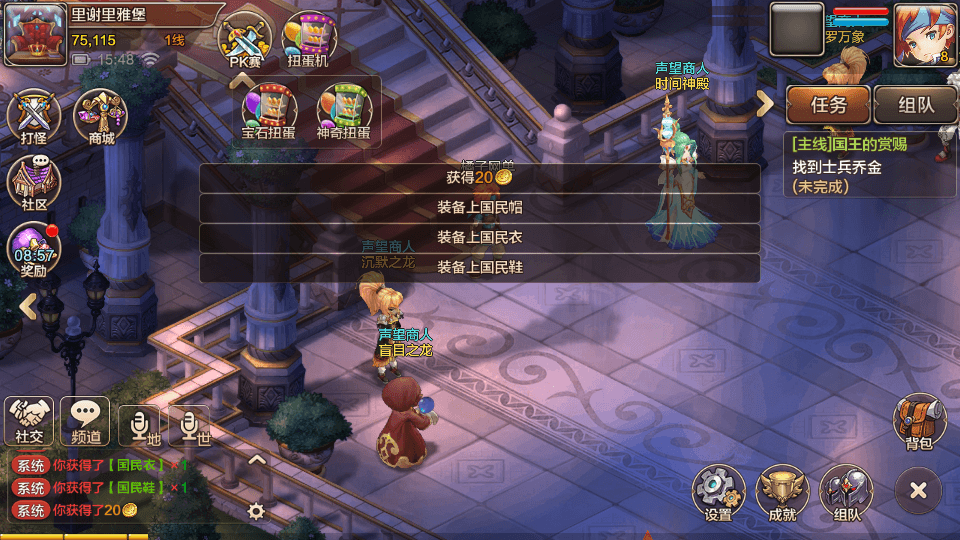Open the 组队 helmet icon in bottom bar
The image size is (960, 540).
click(845, 493)
